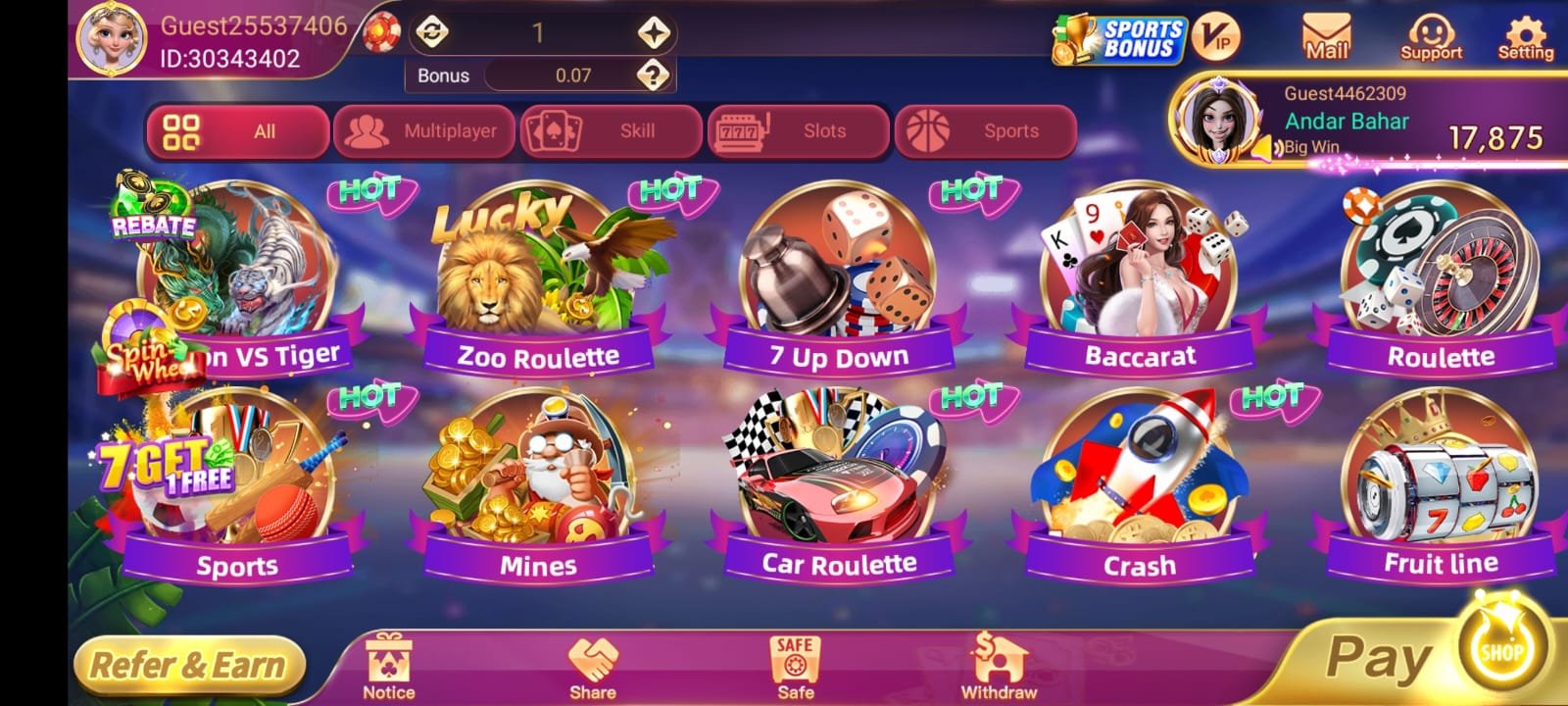Switch to the Multiplayer tab
Screen dimensions: 1568x706
tap(423, 131)
